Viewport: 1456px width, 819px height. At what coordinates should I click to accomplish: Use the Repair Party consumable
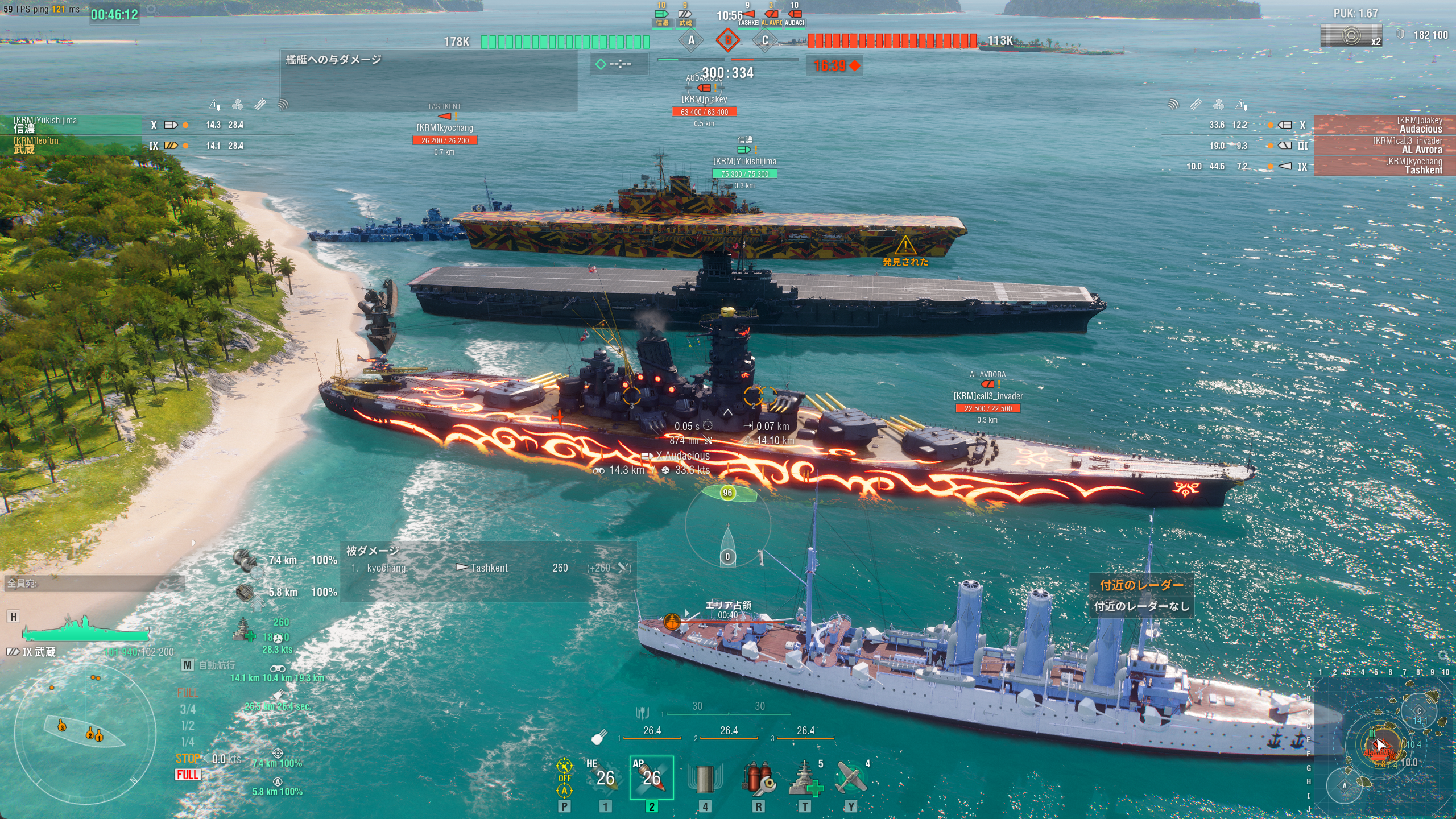click(805, 778)
